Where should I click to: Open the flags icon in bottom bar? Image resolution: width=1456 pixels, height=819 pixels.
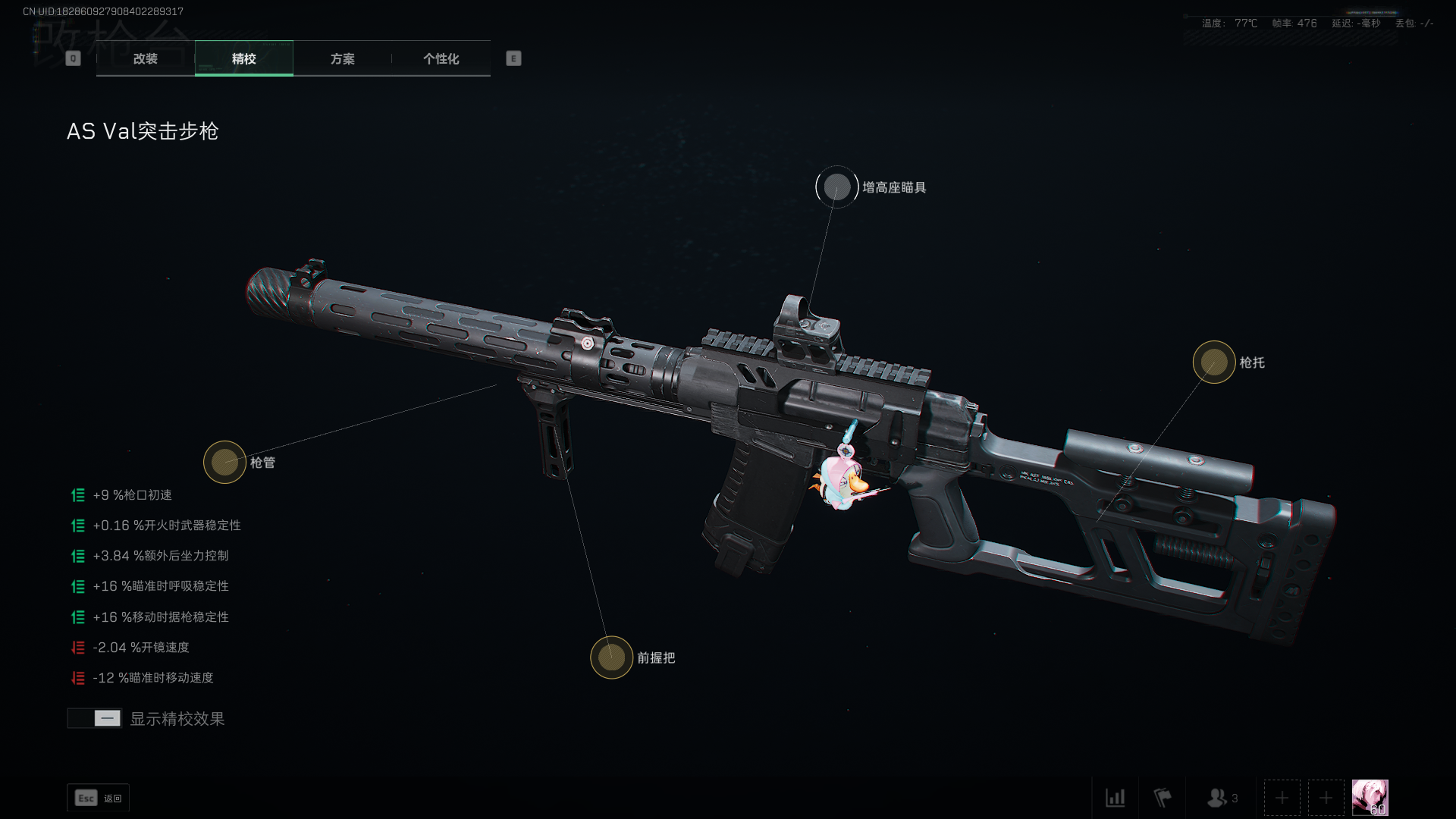[x=1162, y=798]
